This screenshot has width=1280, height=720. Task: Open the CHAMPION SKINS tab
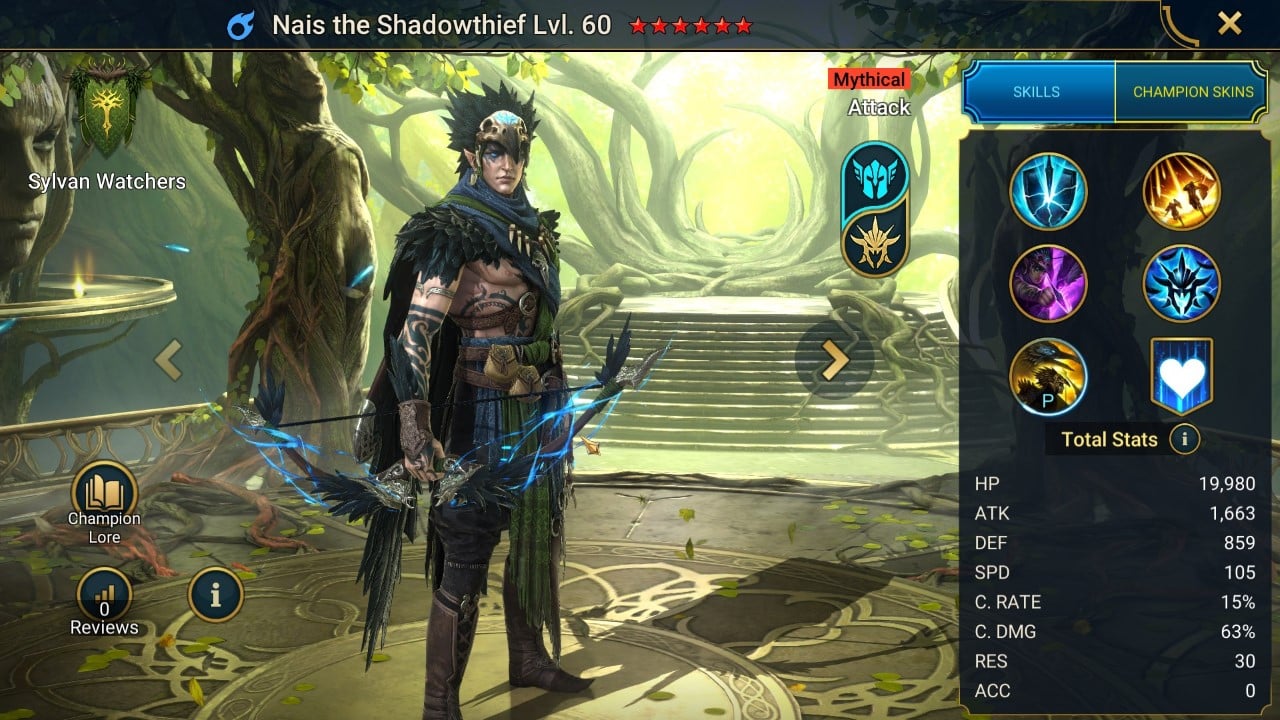1192,91
